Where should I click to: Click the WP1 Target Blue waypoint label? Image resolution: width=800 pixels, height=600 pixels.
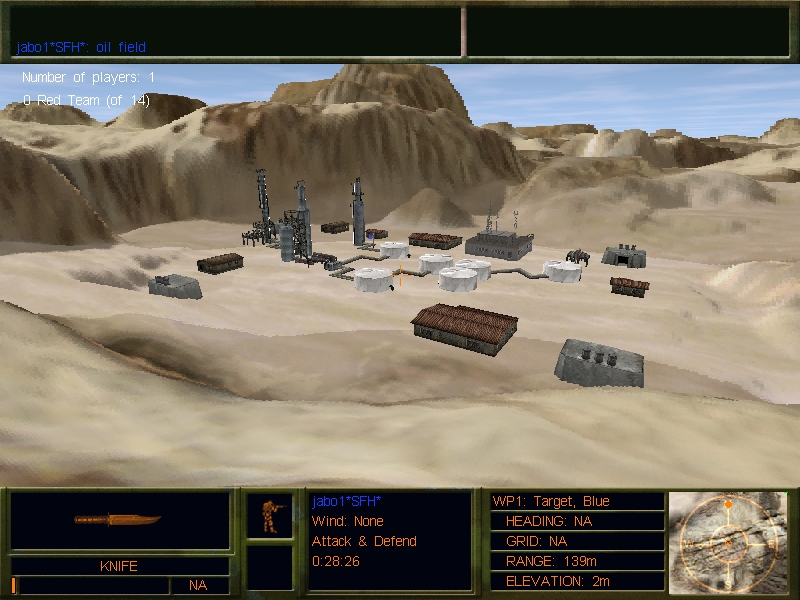pos(551,501)
